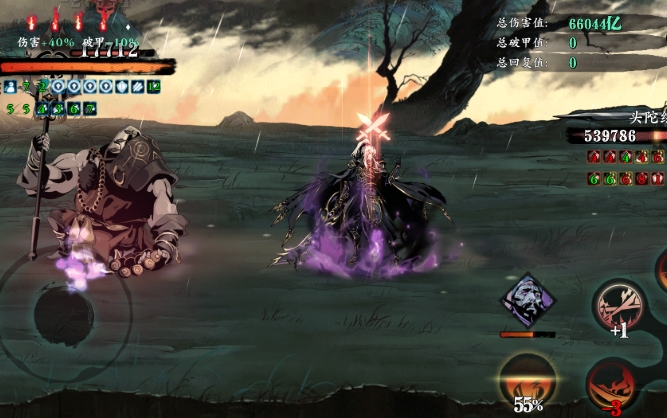Tap the virtual joystick knob
The height and width of the screenshot is (418, 667).
[63, 315]
